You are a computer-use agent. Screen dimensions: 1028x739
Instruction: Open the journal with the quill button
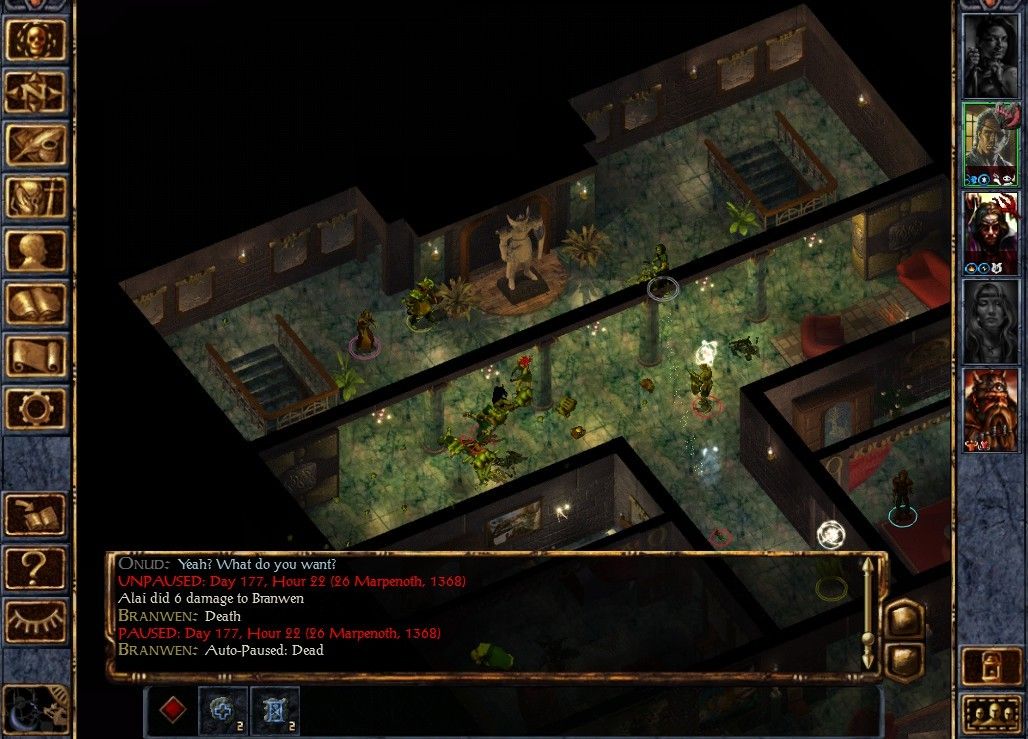[36, 145]
